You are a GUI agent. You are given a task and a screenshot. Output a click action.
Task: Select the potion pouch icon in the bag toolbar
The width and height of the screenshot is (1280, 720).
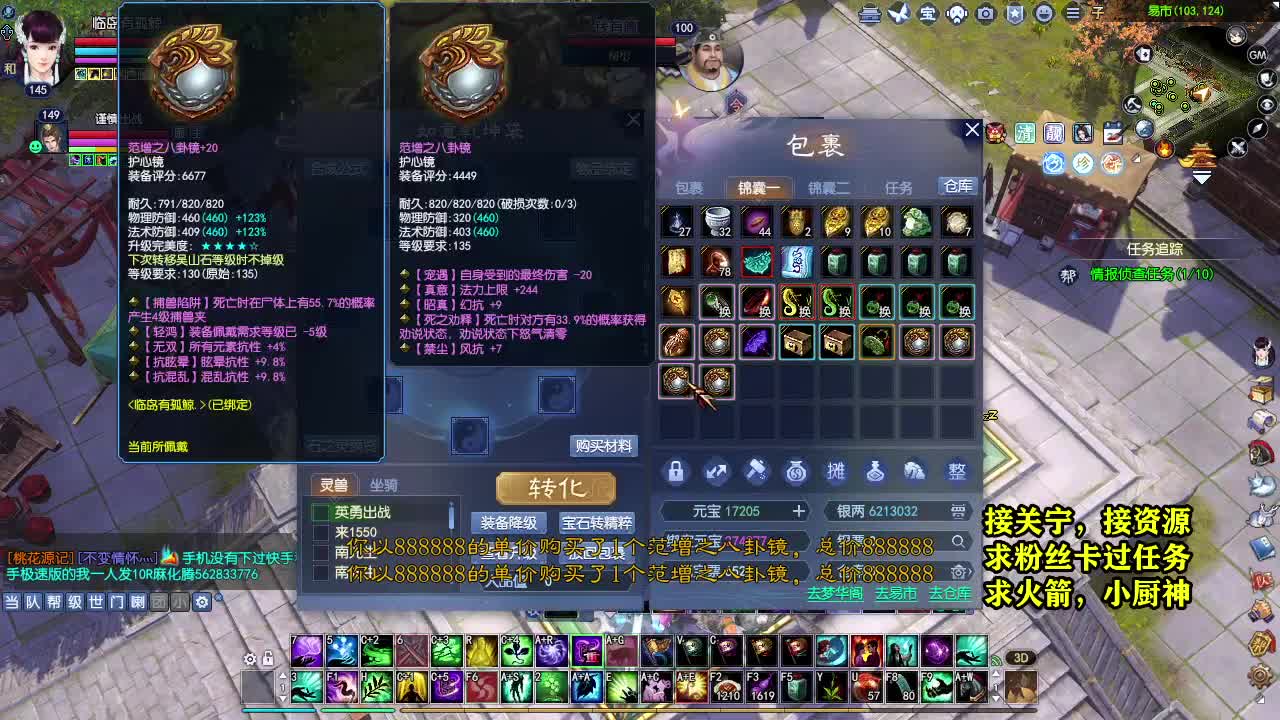(874, 472)
